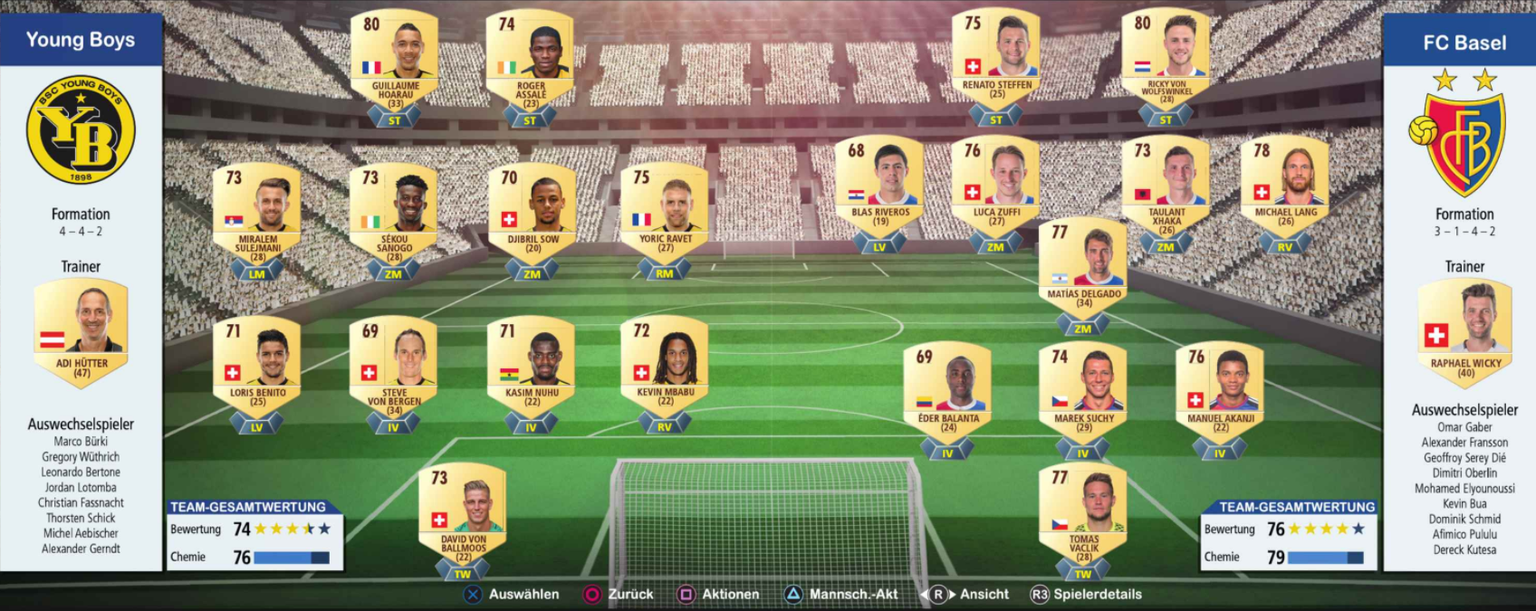Screen dimensions: 1536x611
Task: Choose Michael Lang's right back card
Action: (x=1285, y=188)
